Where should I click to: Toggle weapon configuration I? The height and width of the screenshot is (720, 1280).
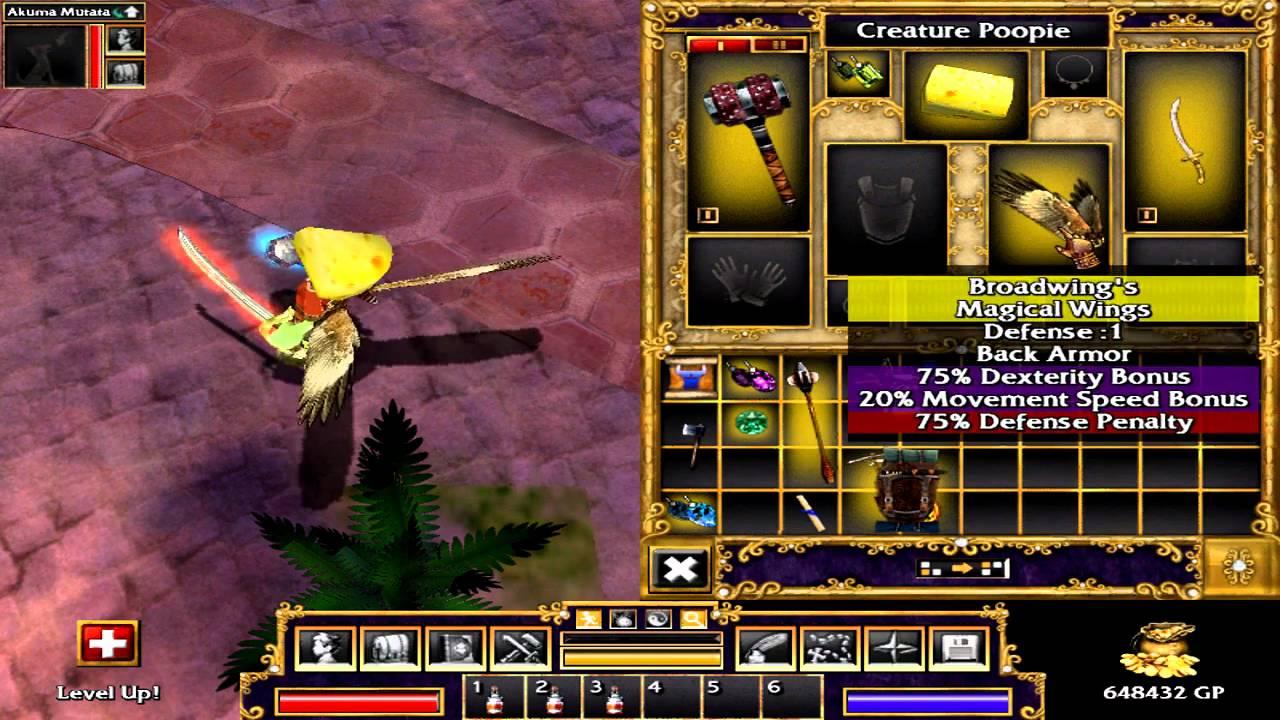tap(720, 45)
